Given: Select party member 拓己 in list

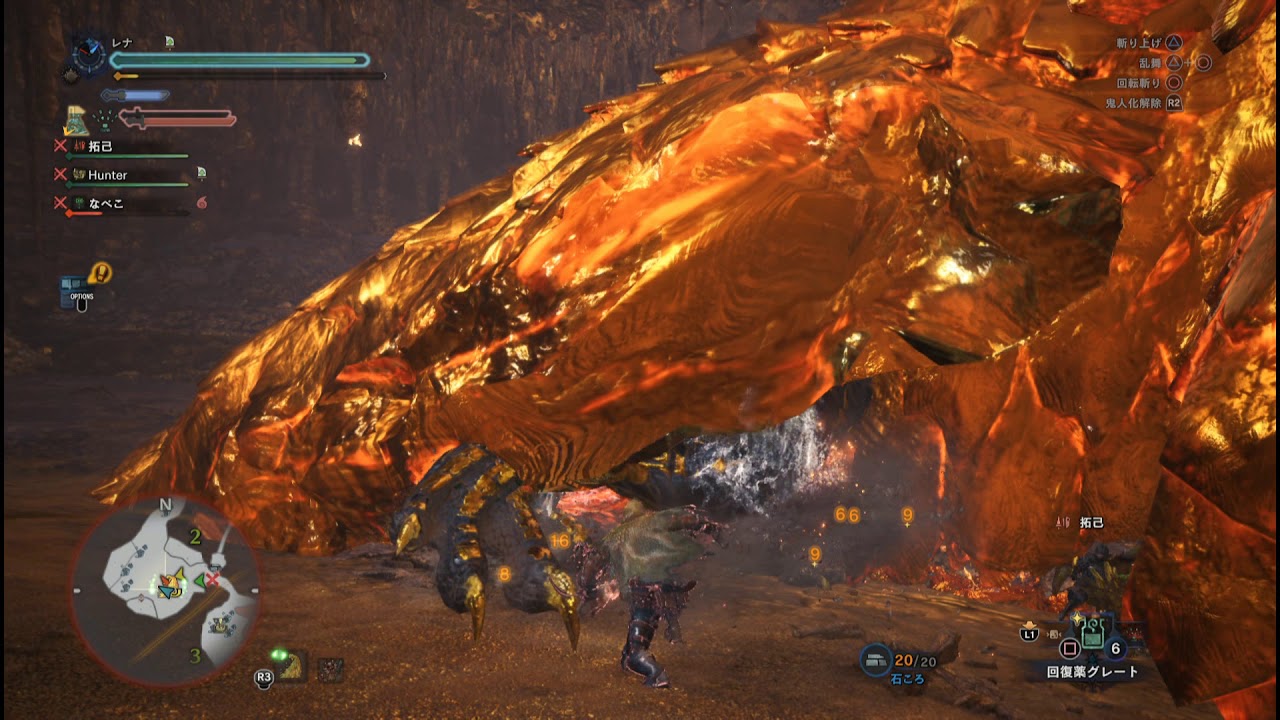Looking at the screenshot, I should [100, 146].
